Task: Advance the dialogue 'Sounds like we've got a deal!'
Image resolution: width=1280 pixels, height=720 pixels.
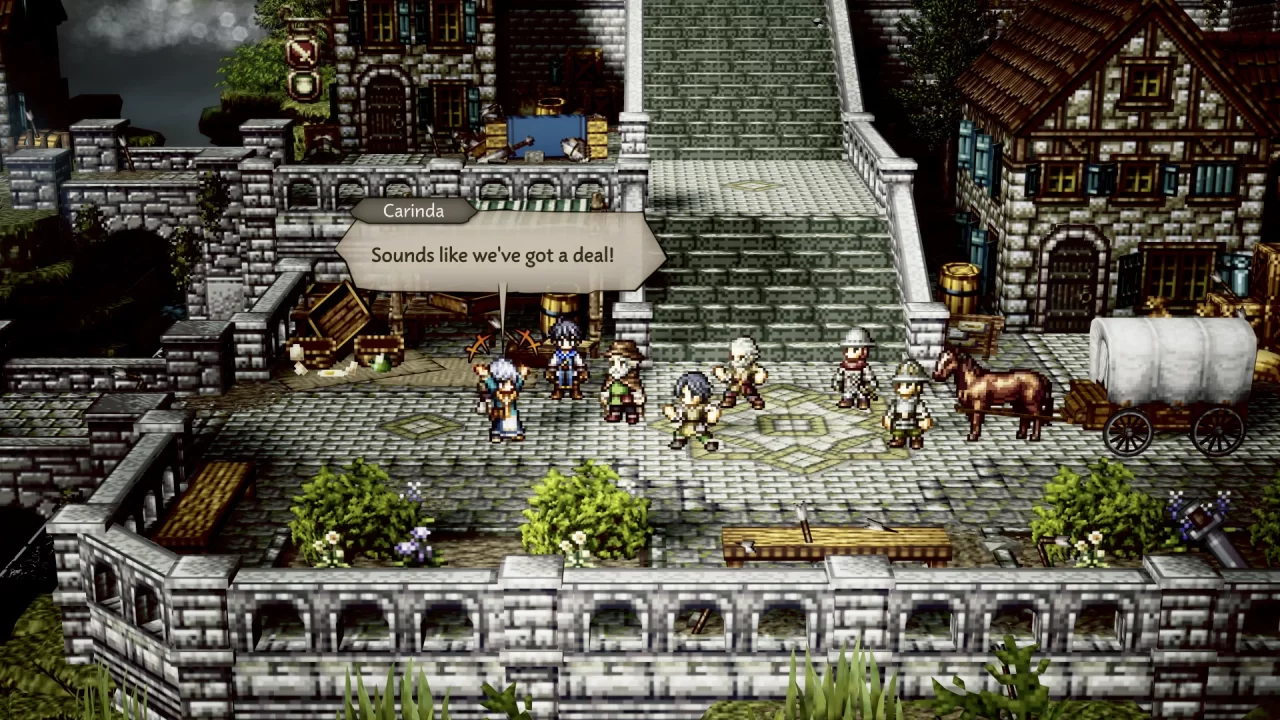Action: pos(505,255)
